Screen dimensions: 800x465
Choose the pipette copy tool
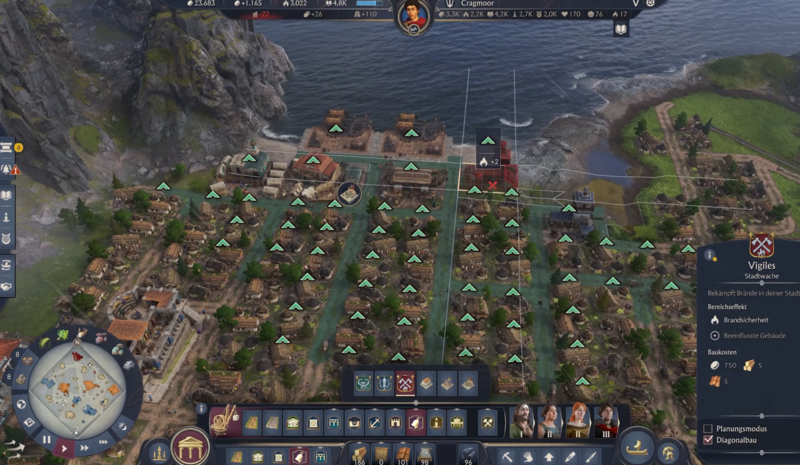(x=566, y=457)
